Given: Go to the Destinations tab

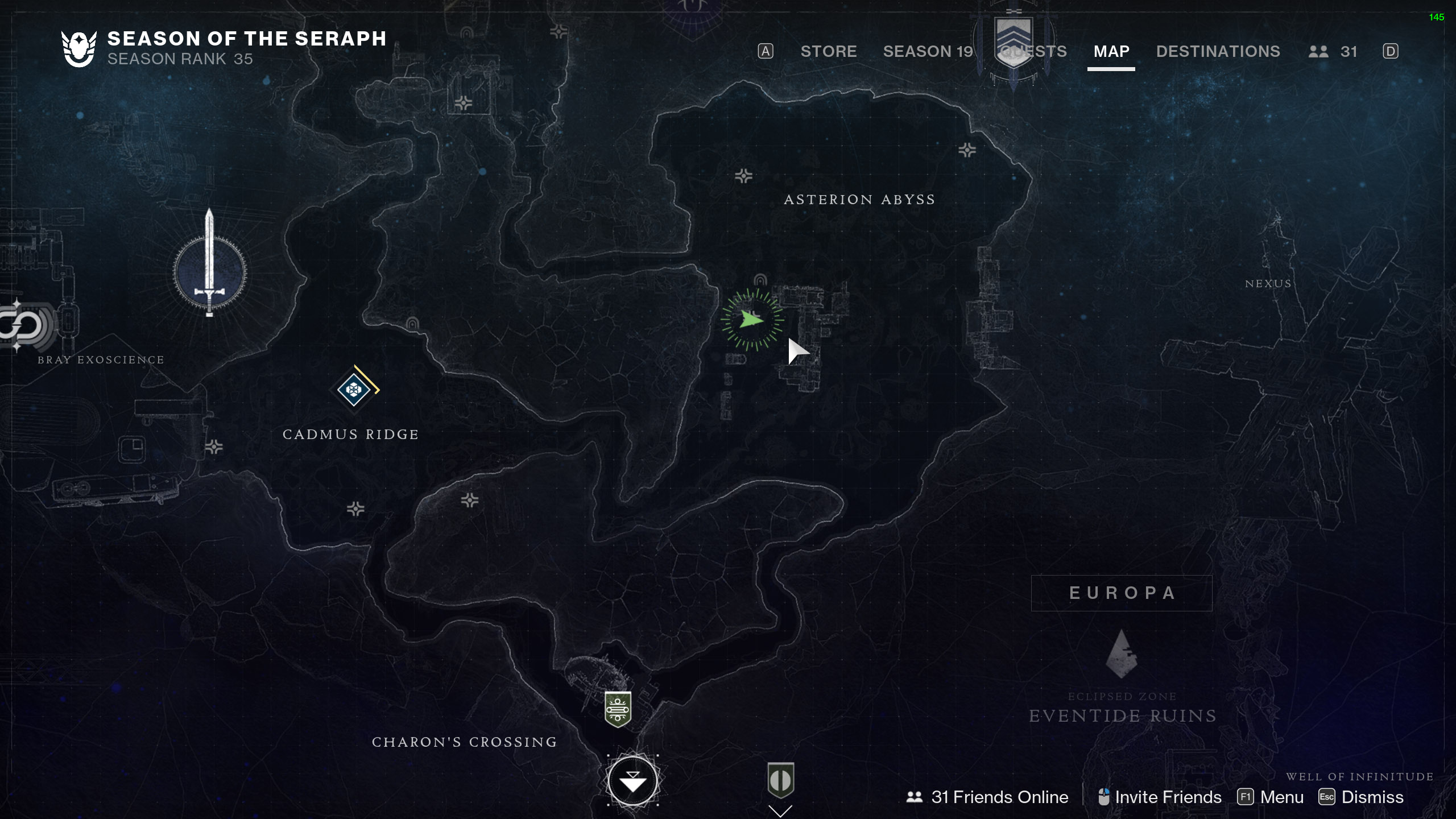Looking at the screenshot, I should point(1218,51).
